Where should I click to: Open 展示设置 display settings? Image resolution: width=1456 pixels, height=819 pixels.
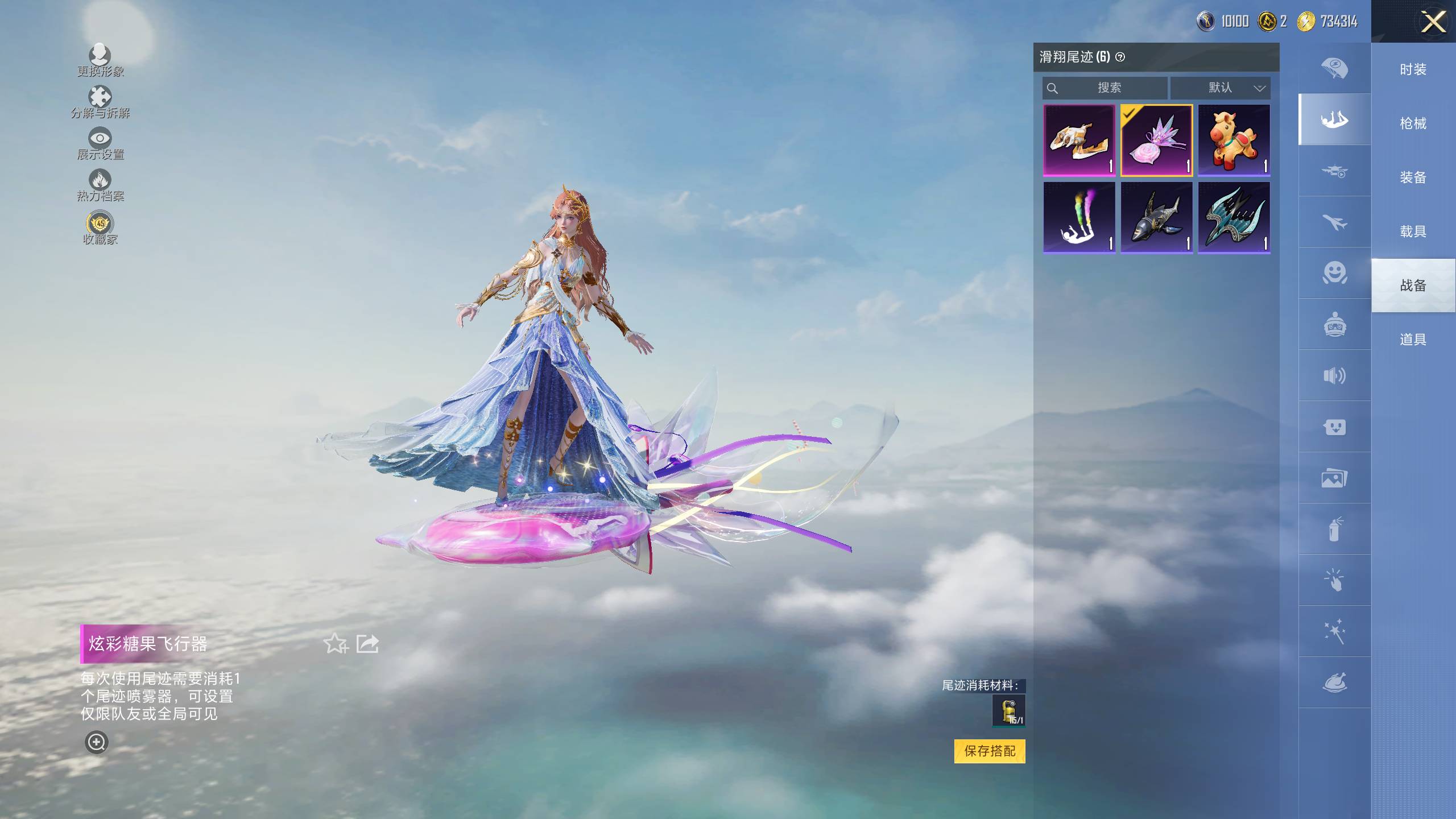tap(100, 144)
